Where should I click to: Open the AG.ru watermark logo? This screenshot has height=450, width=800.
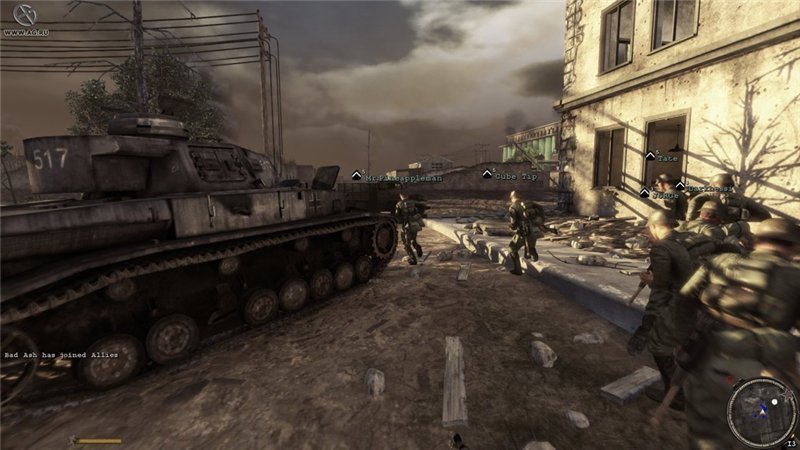(x=23, y=16)
